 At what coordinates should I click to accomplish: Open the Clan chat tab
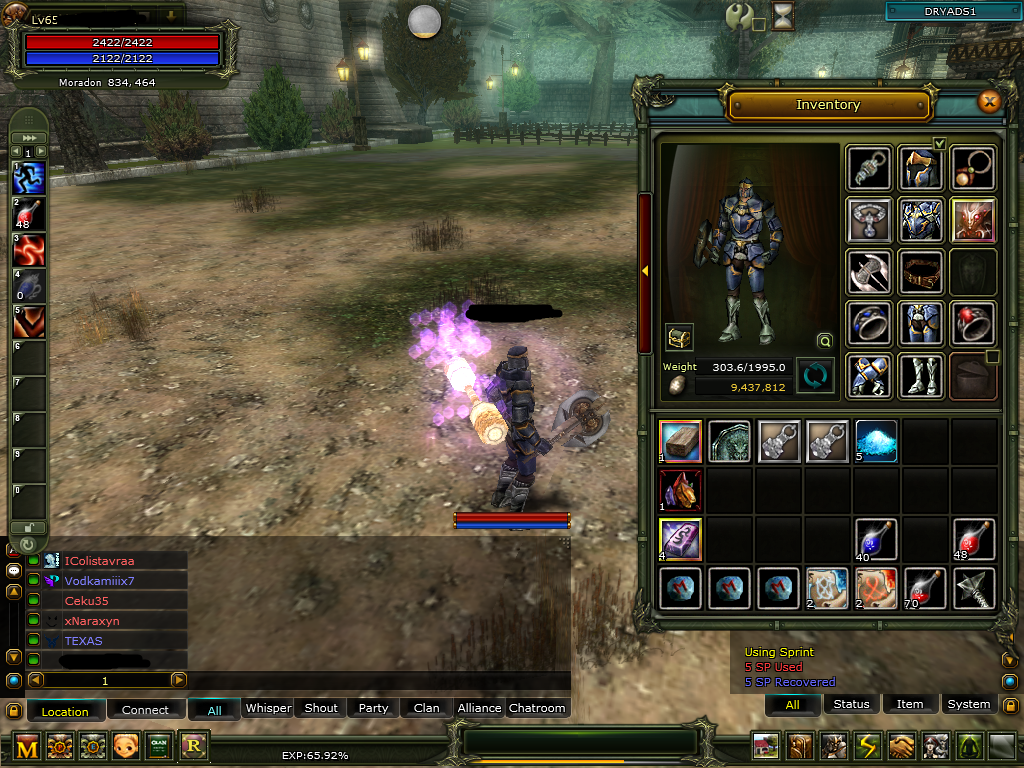[x=426, y=708]
